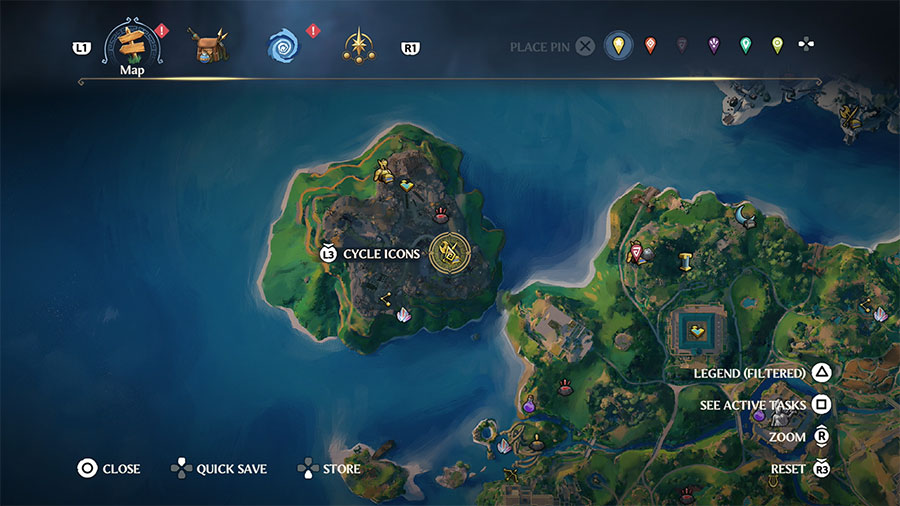Select the golden compass star tab
The width and height of the screenshot is (900, 506).
tap(357, 45)
